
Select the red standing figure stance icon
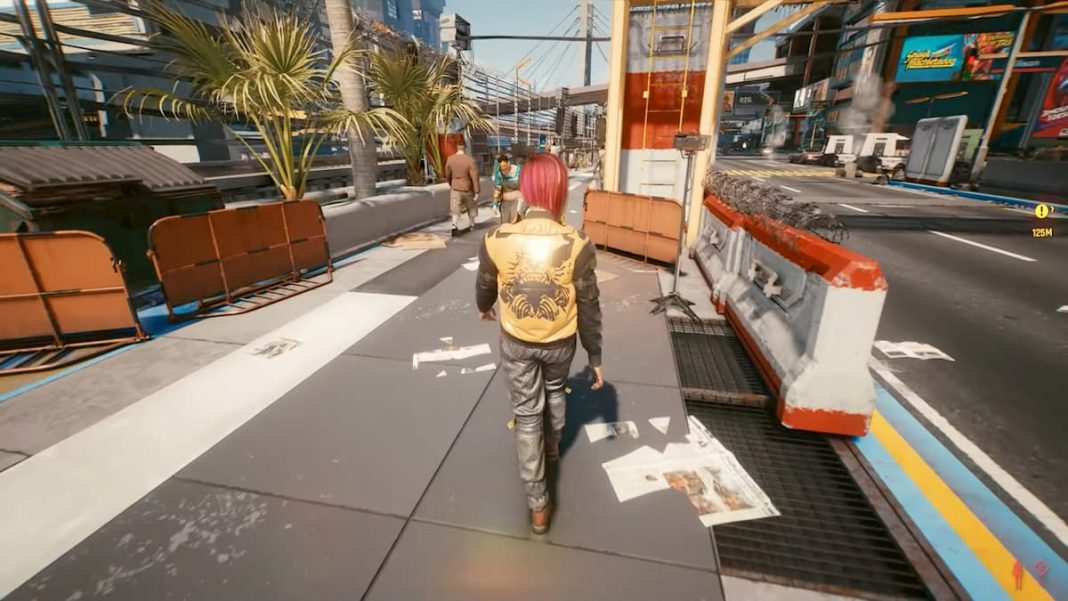1018,573
